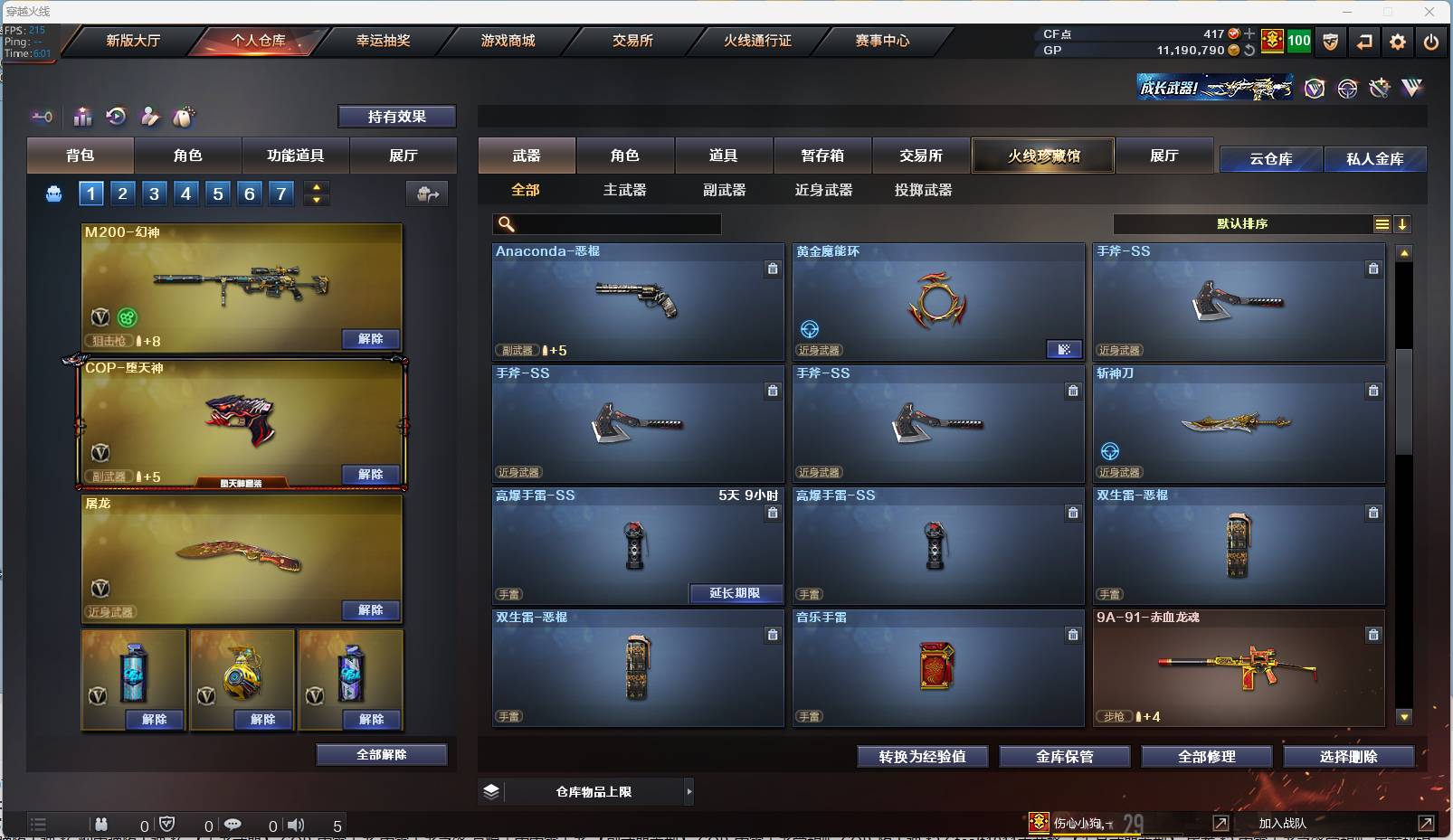The width and height of the screenshot is (1453, 840).
Task: Click the 全部解除 button below the backpack
Action: tap(382, 754)
